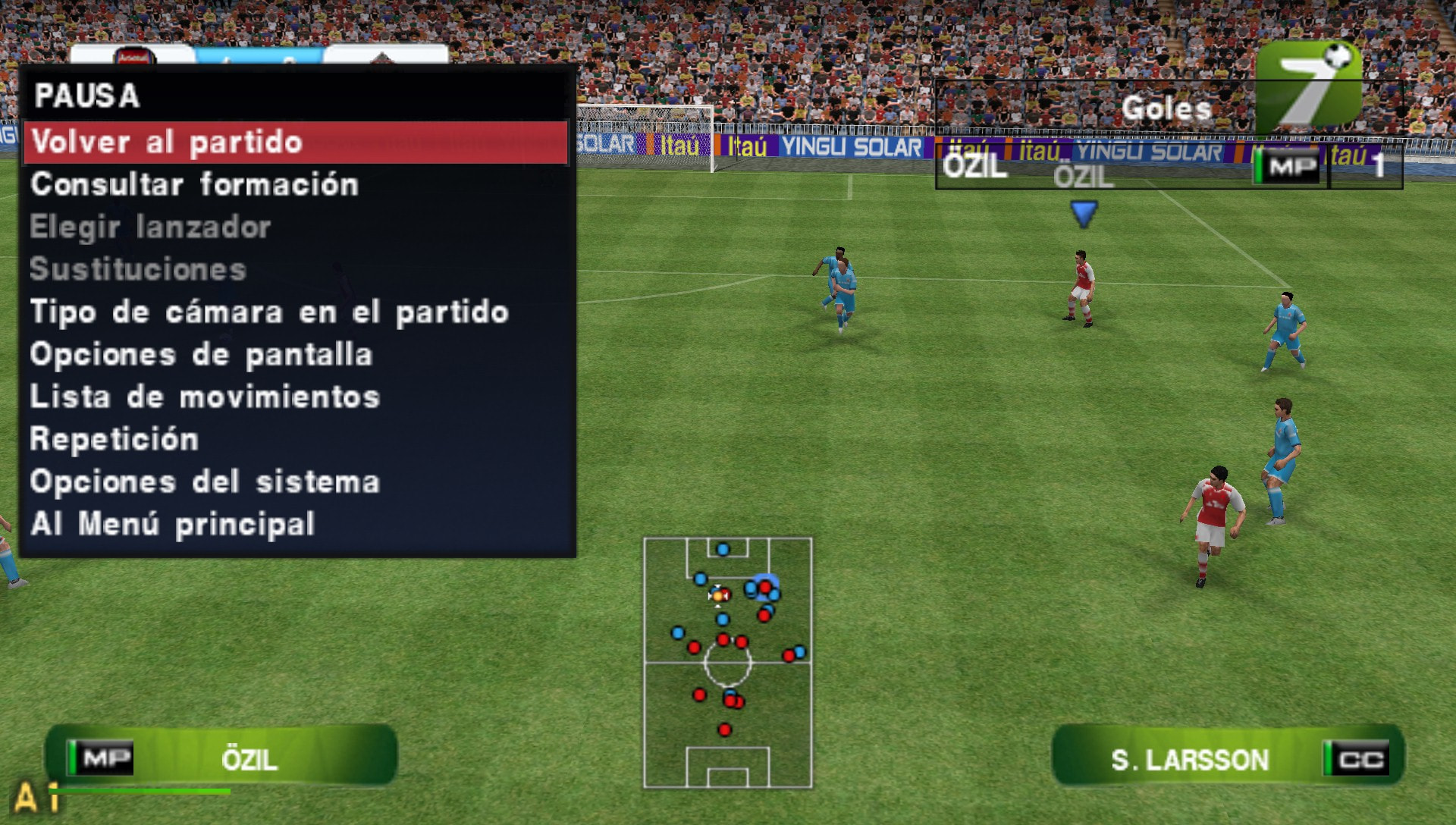Select Volver al partido from pause menu
This screenshot has width=1456, height=825.
click(165, 143)
